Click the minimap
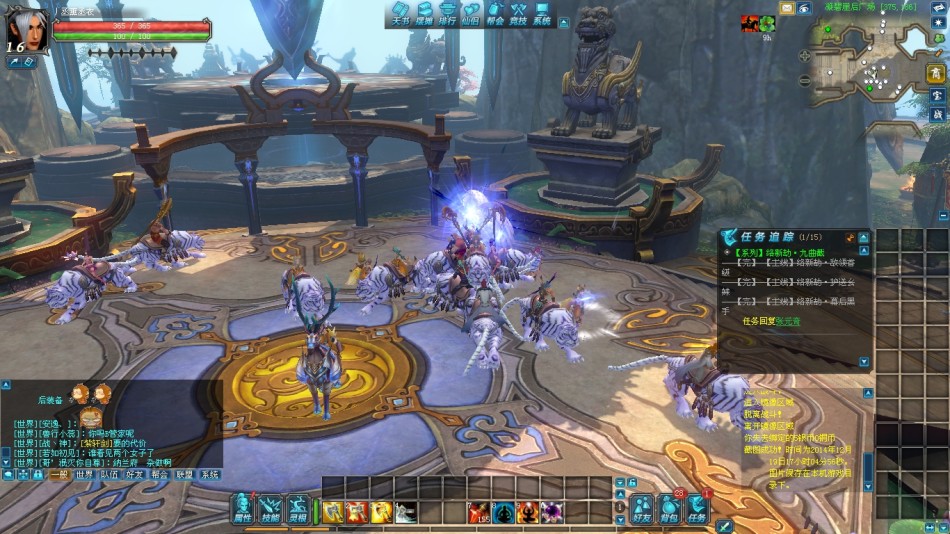 pos(869,67)
